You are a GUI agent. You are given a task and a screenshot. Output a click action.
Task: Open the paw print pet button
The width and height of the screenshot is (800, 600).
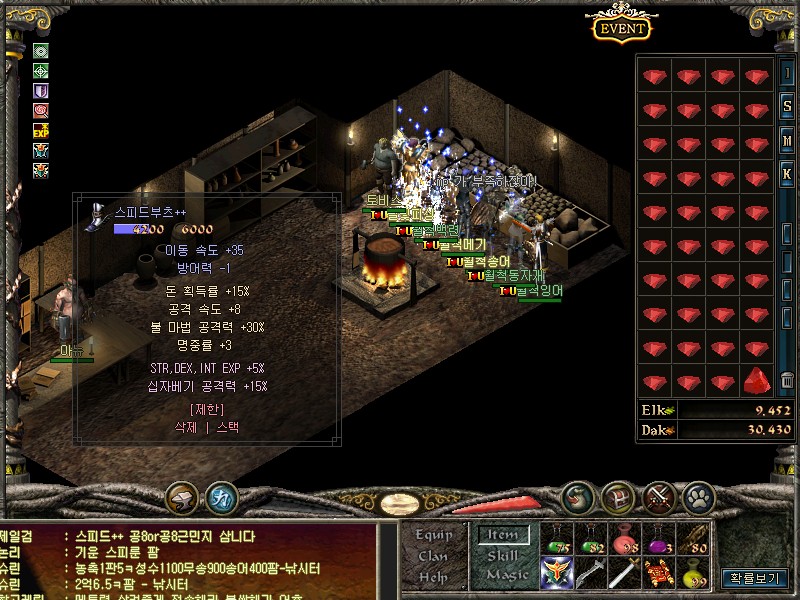point(700,496)
